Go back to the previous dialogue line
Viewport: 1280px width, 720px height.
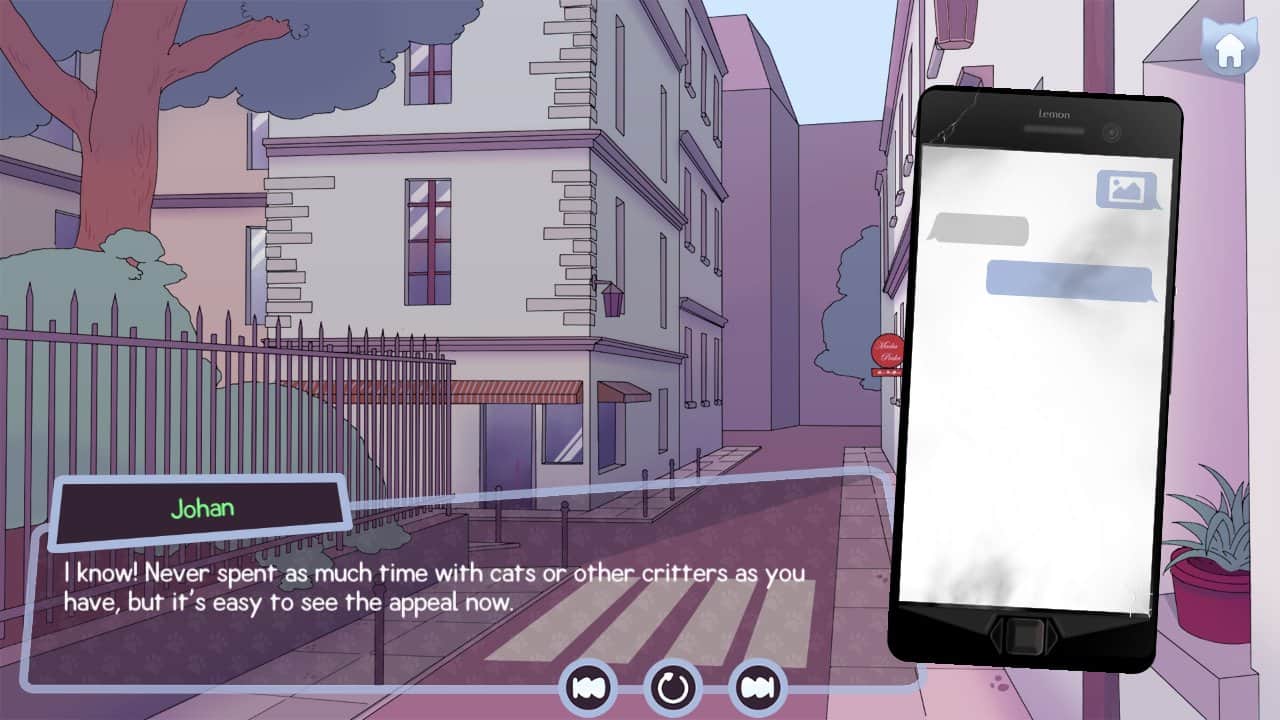tap(587, 687)
